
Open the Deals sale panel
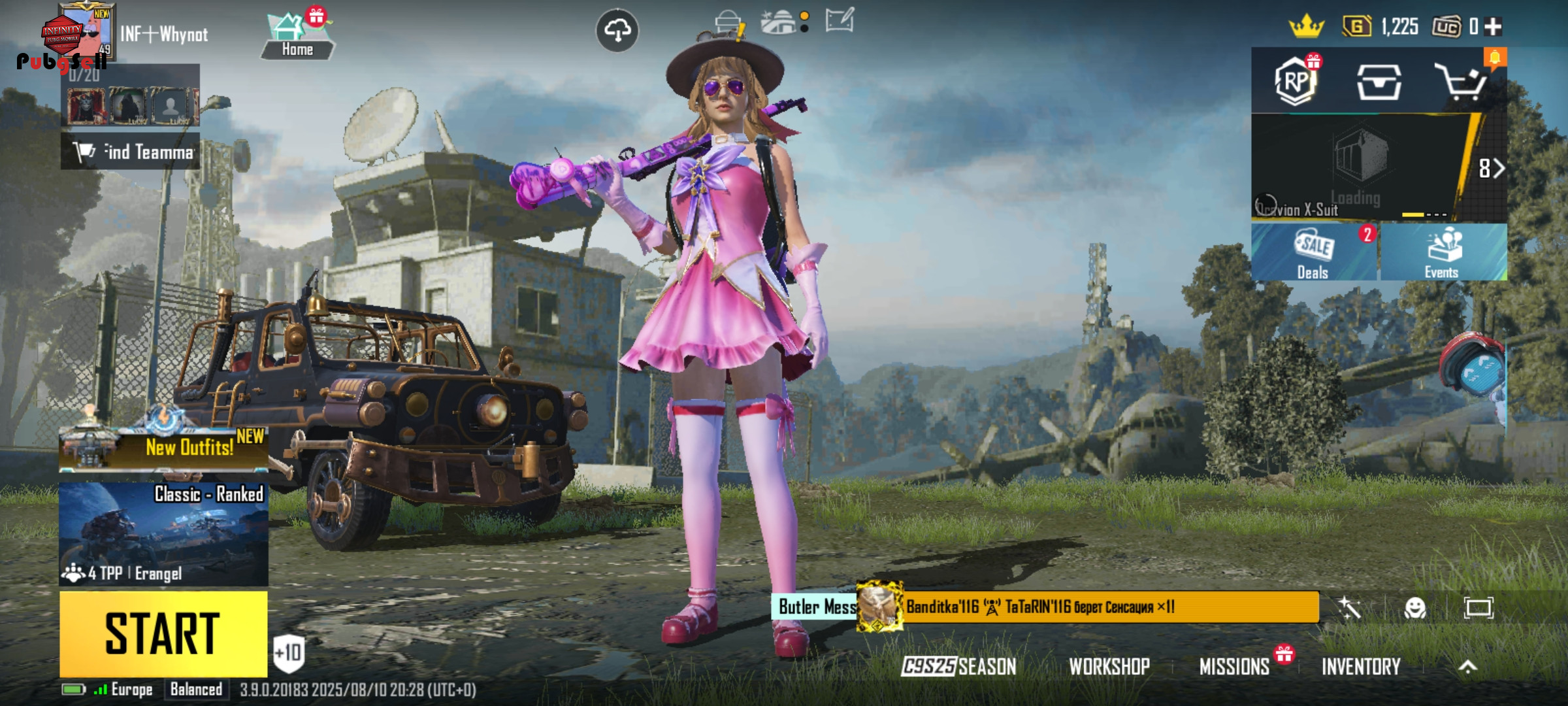pyautogui.click(x=1313, y=254)
